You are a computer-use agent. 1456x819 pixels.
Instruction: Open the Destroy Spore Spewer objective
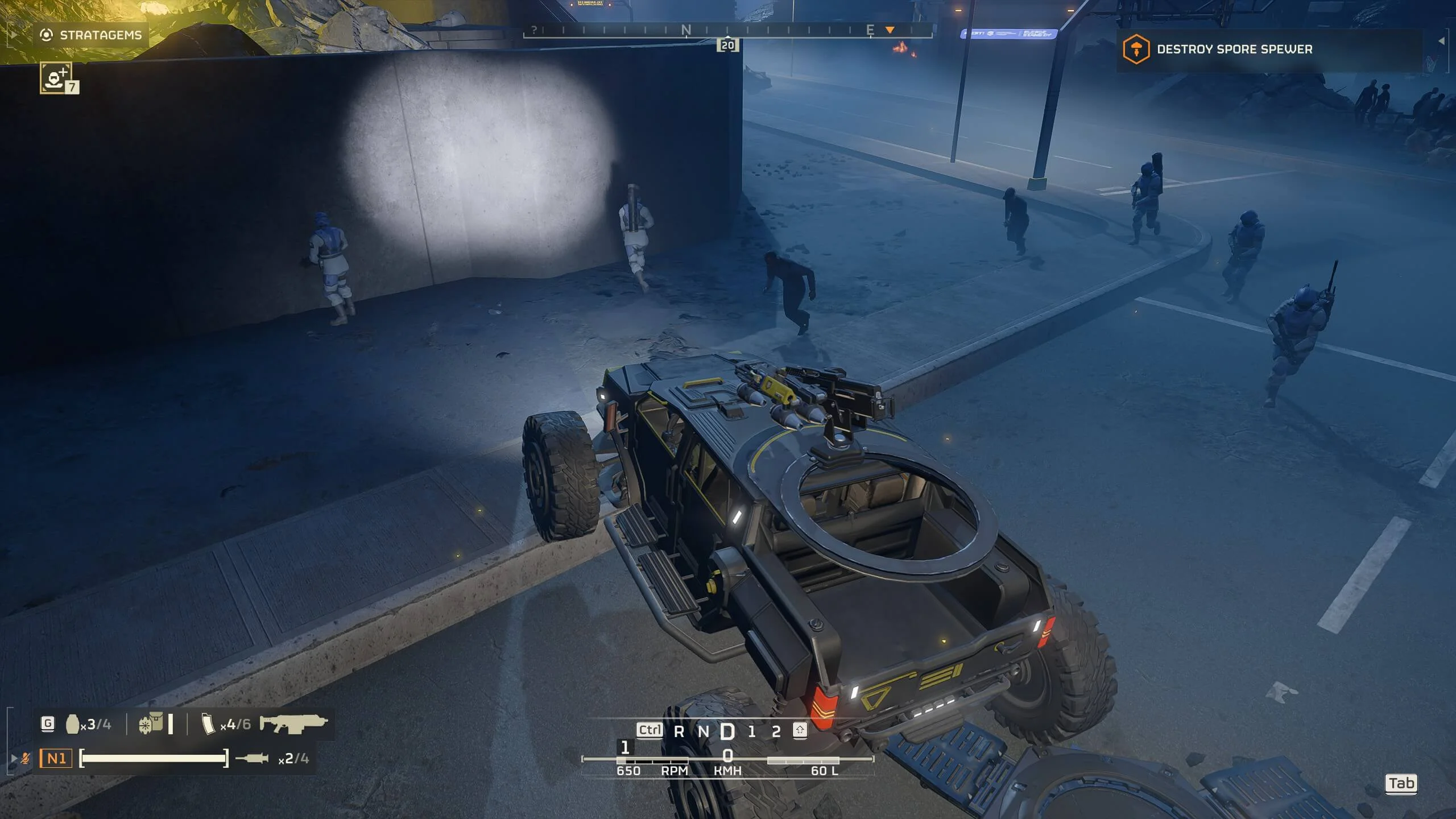point(1234,49)
